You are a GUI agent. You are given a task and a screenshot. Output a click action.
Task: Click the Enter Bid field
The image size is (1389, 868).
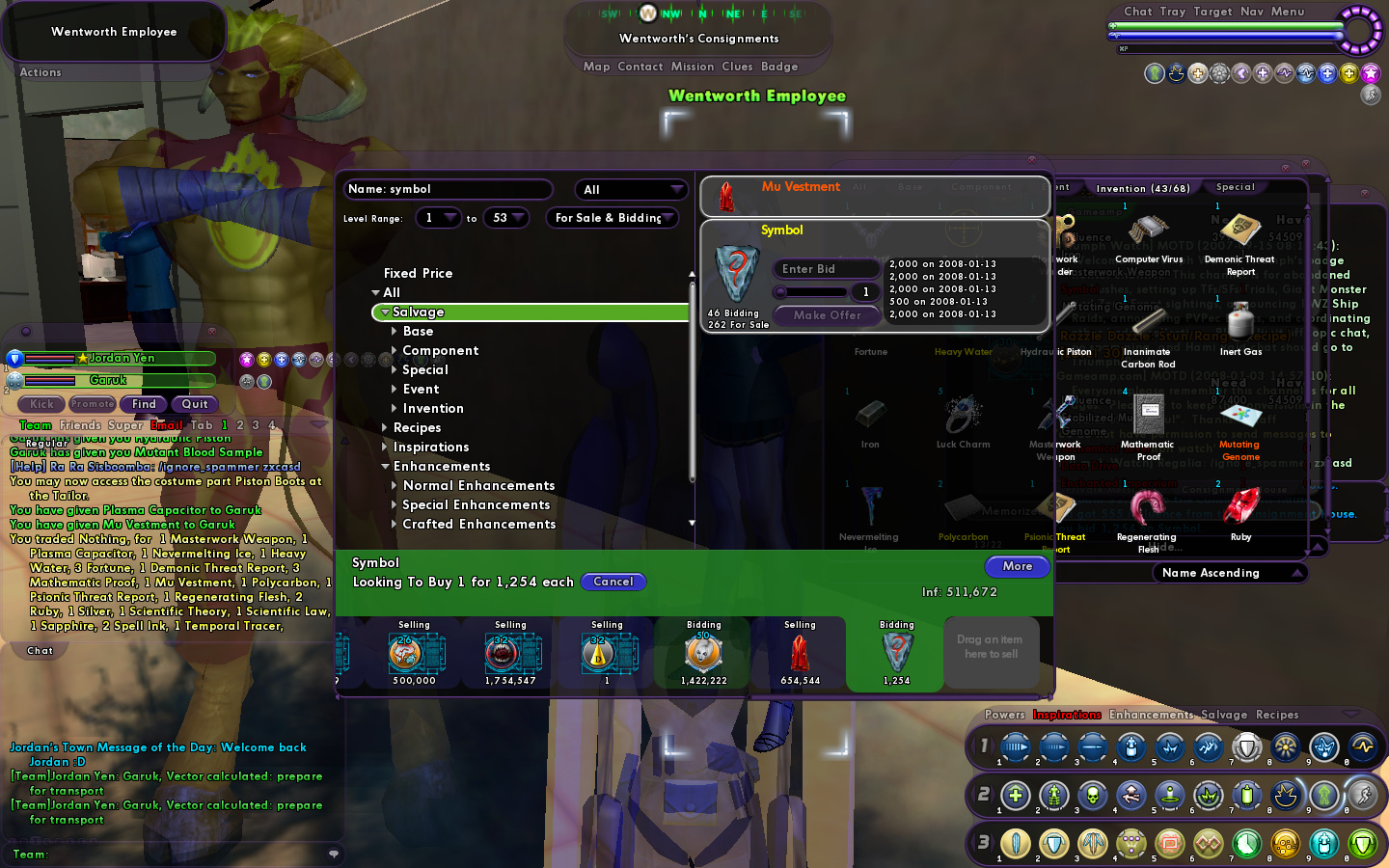[827, 269]
